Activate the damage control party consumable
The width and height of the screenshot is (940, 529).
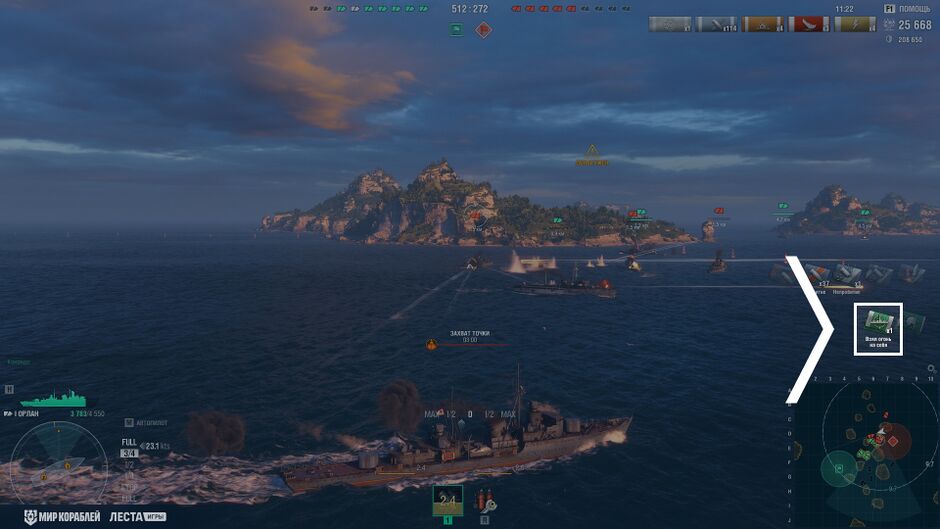(484, 500)
